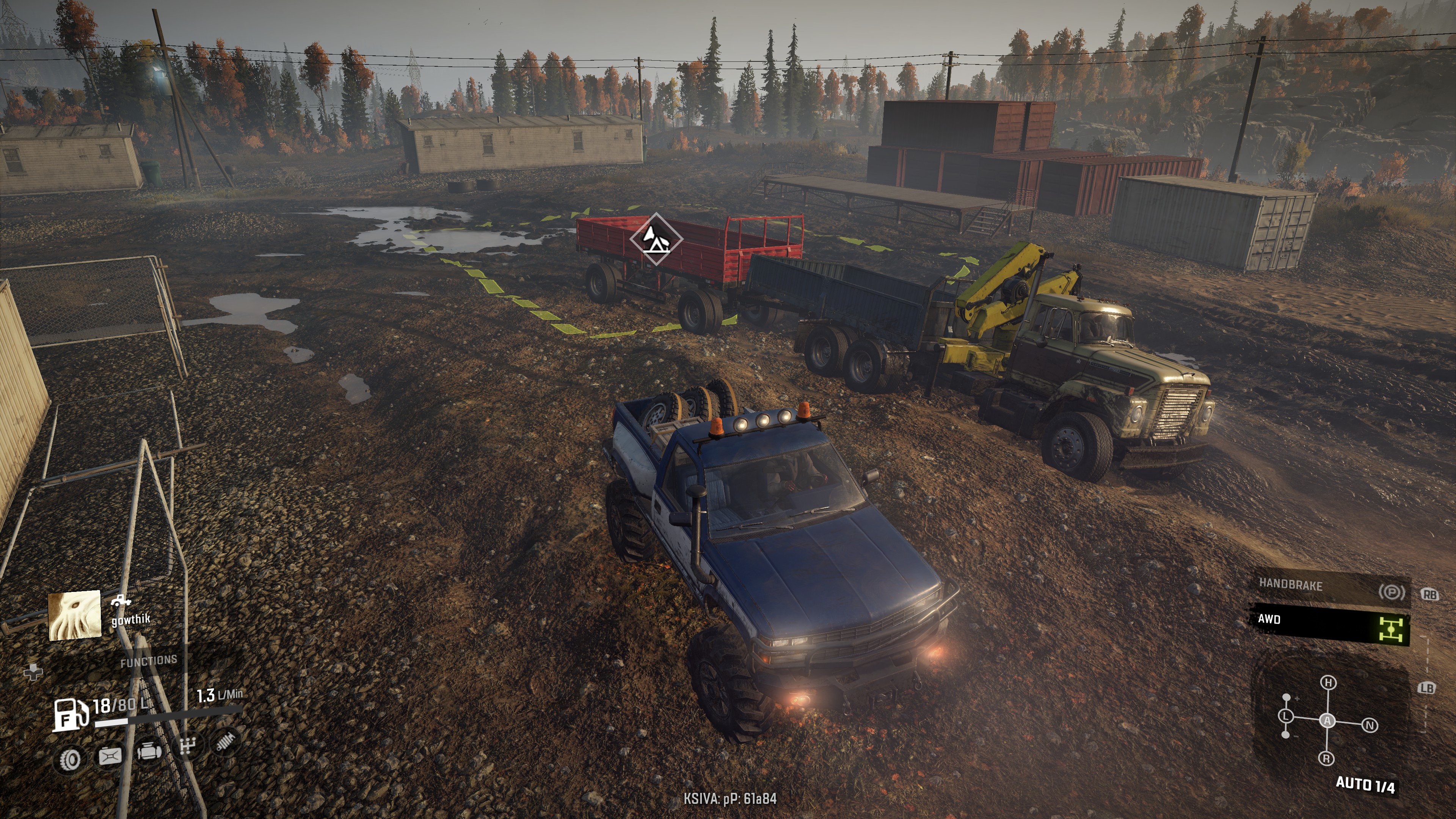Screen dimensions: 1456x819
Task: Click the gowthik player avatar
Action: (75, 615)
